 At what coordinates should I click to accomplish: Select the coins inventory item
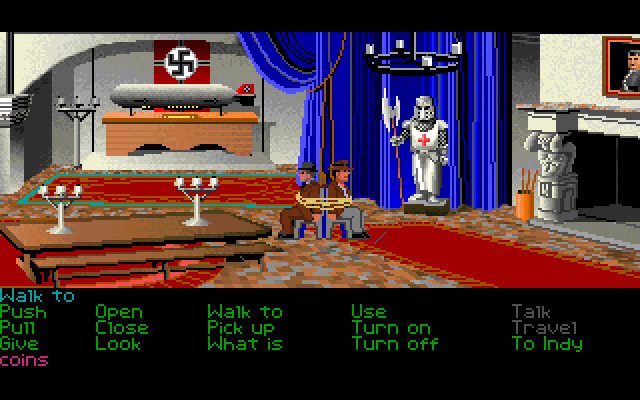point(24,360)
